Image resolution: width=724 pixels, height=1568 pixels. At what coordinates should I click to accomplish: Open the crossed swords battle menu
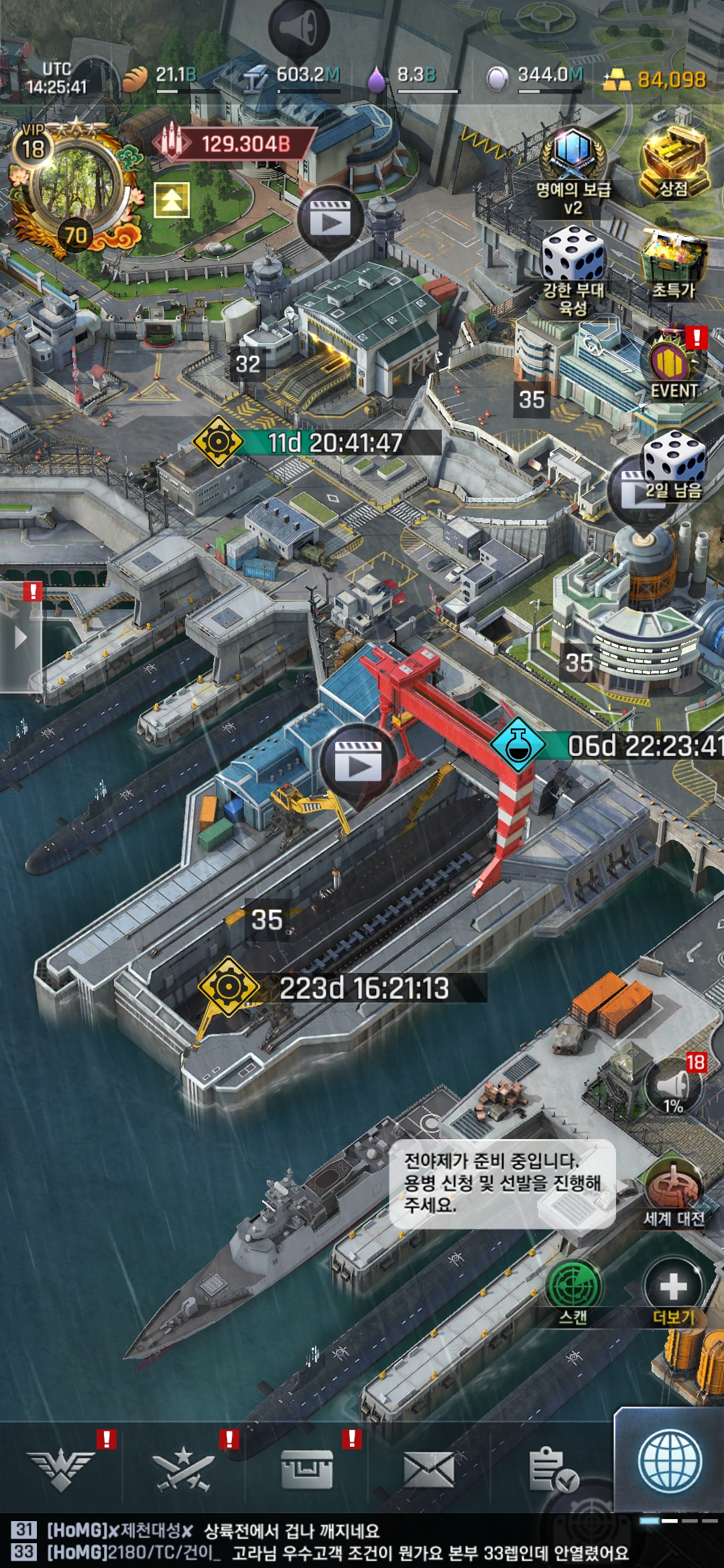[x=183, y=1469]
